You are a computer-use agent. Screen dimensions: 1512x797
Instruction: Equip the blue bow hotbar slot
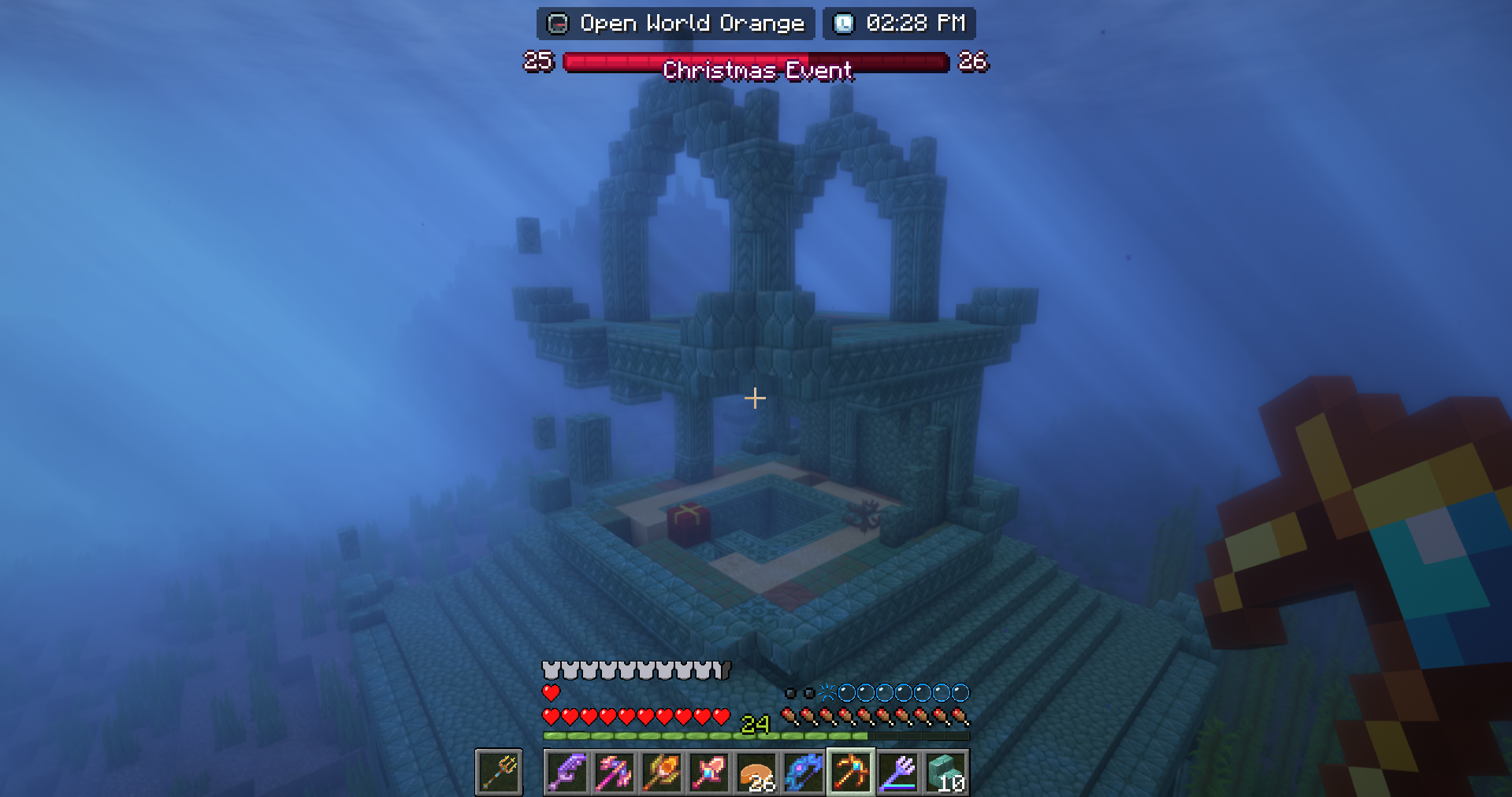click(x=803, y=773)
